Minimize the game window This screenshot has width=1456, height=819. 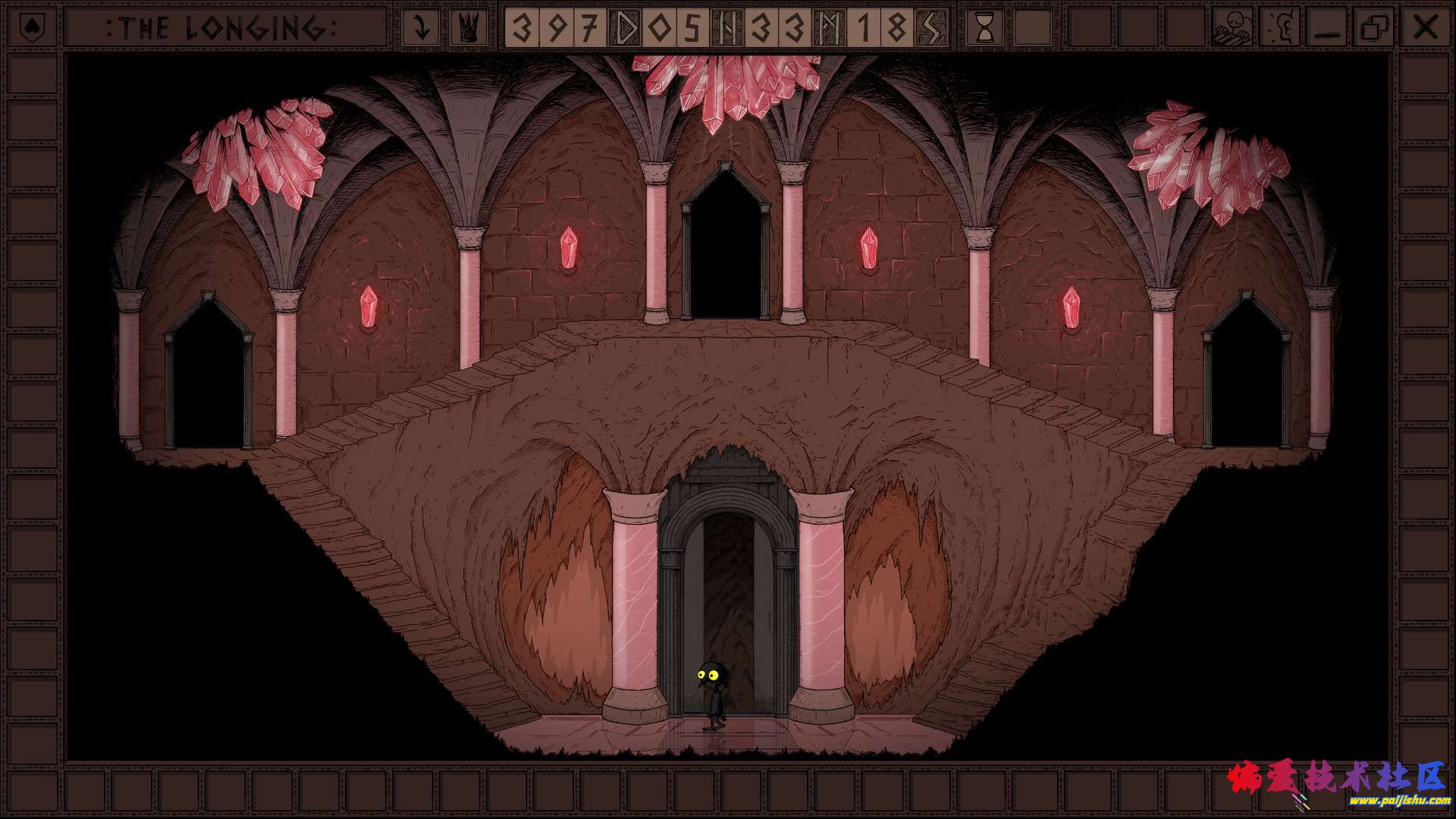coord(1327,28)
